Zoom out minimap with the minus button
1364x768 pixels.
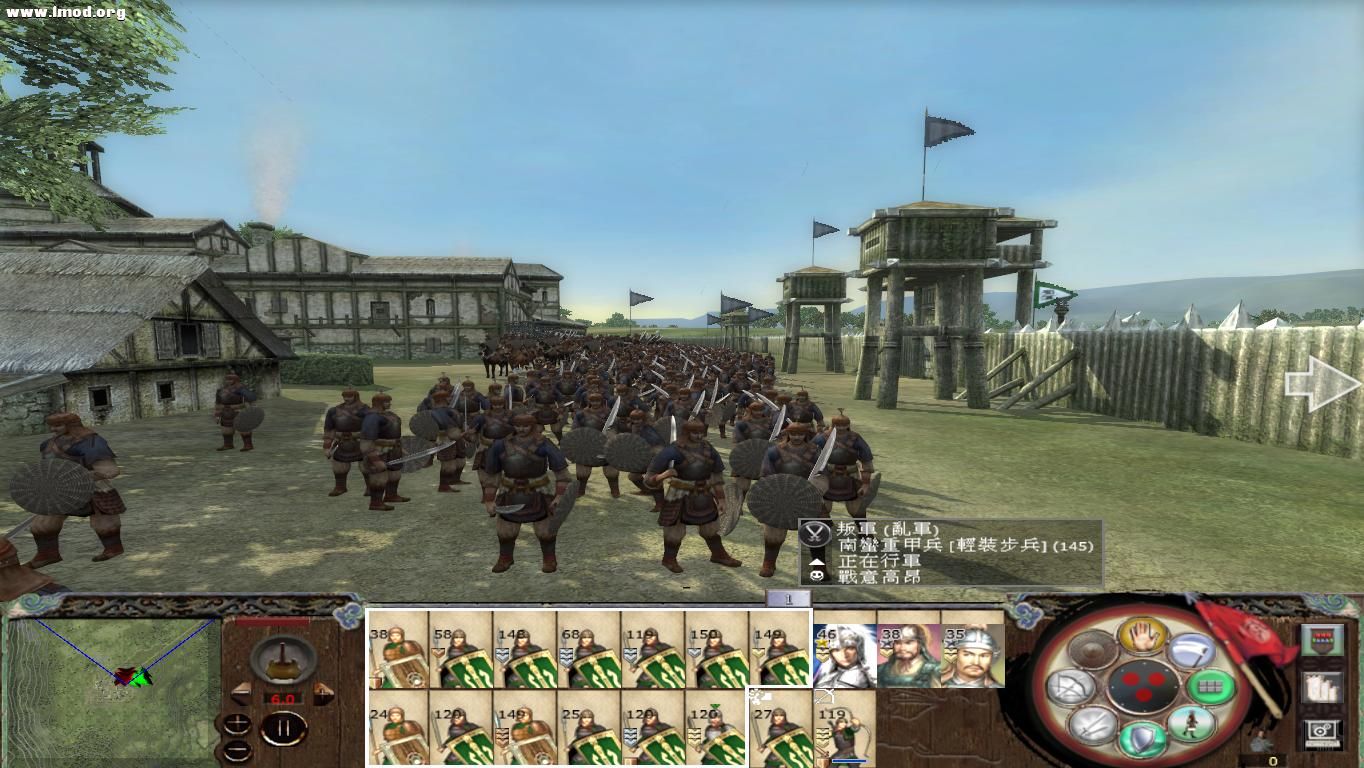tap(237, 751)
